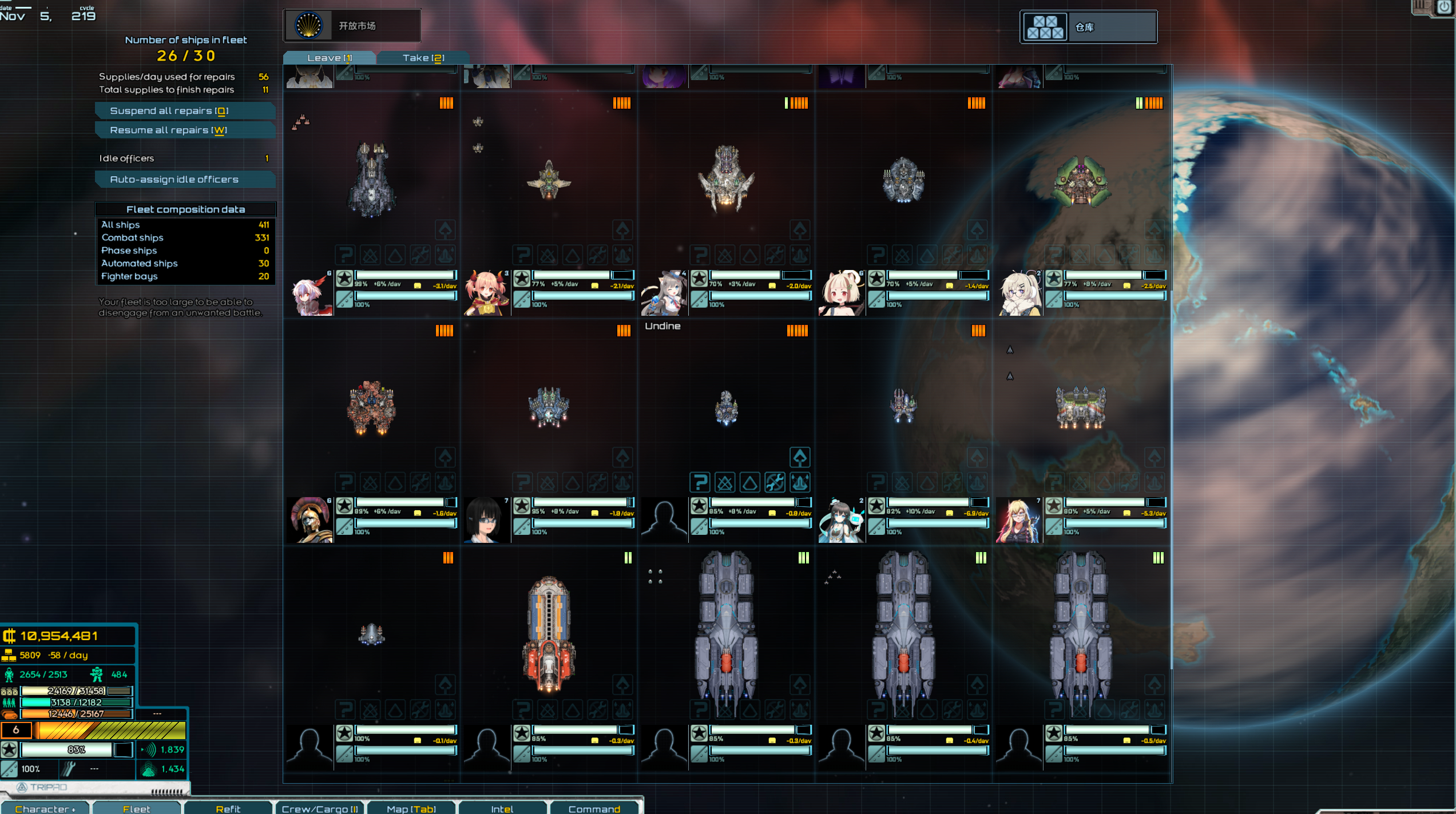This screenshot has width=1456, height=814.
Task: Suspend all repairs
Action: [185, 111]
